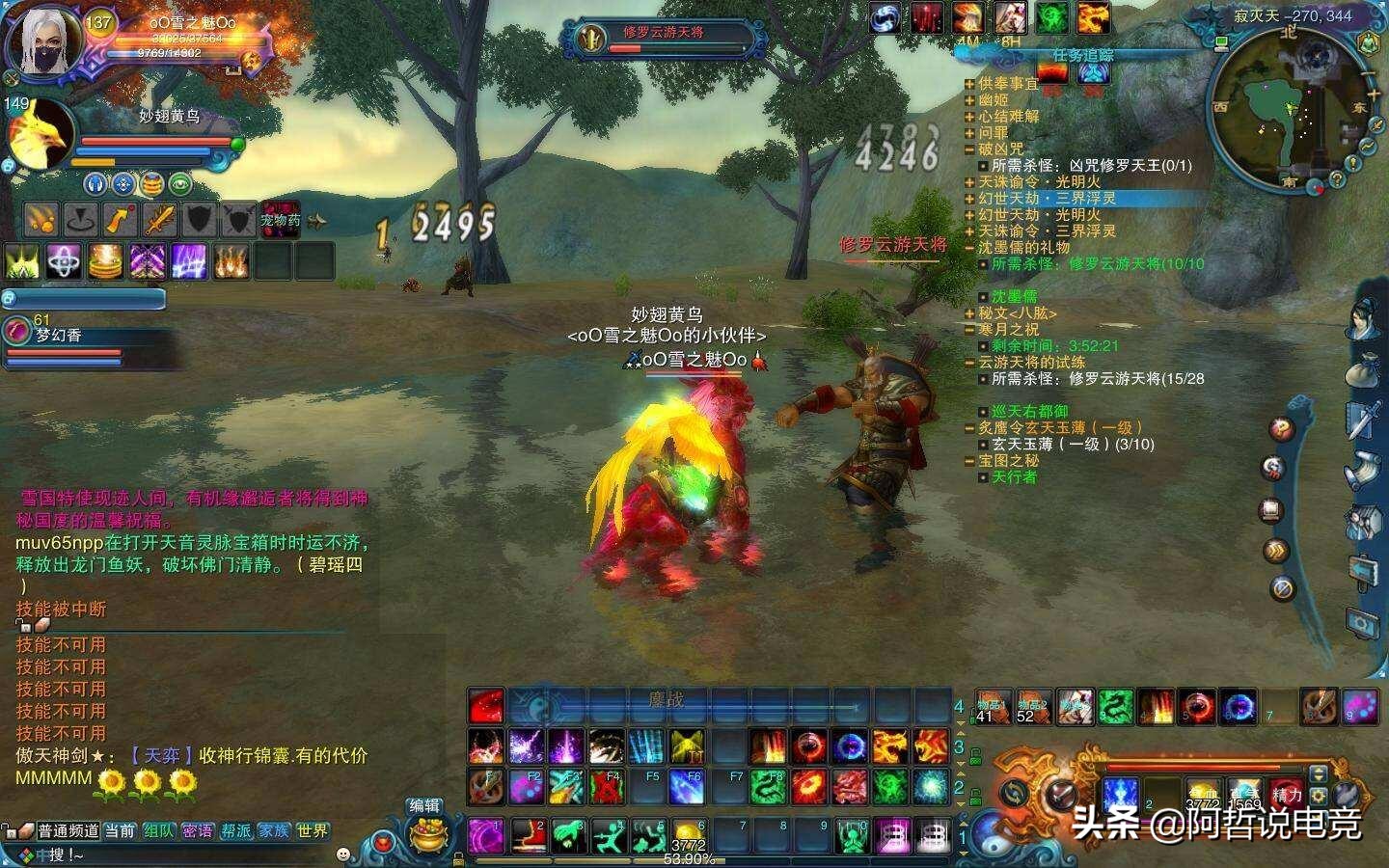The width and height of the screenshot is (1389, 868).
Task: Collapse the 寒月之祝 quest entry
Action: pyautogui.click(x=967, y=330)
